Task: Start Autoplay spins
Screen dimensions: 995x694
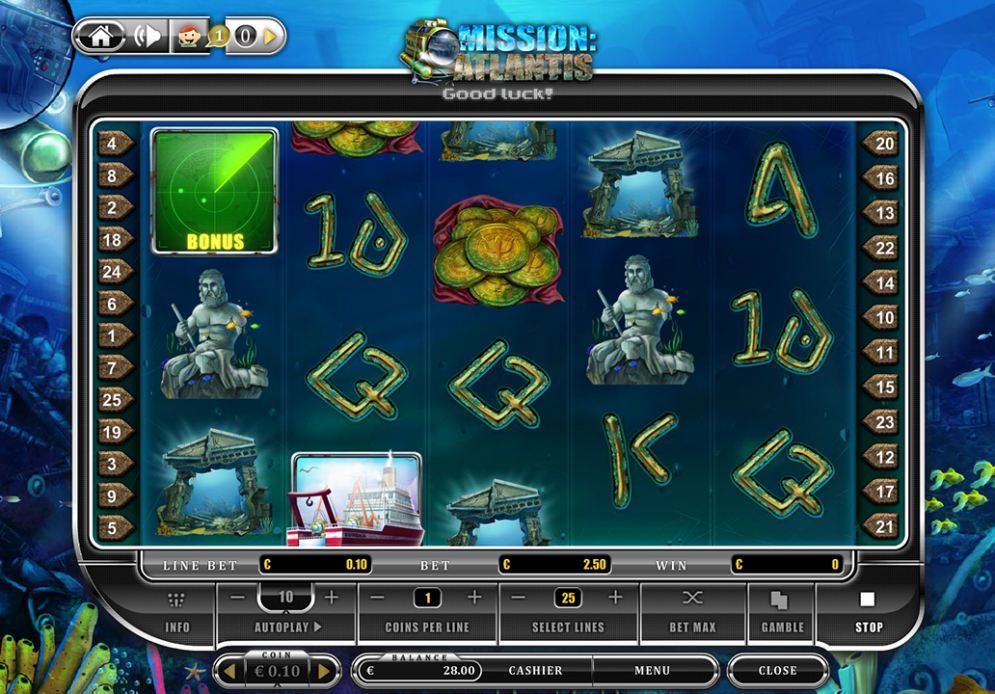Action: click(x=286, y=627)
